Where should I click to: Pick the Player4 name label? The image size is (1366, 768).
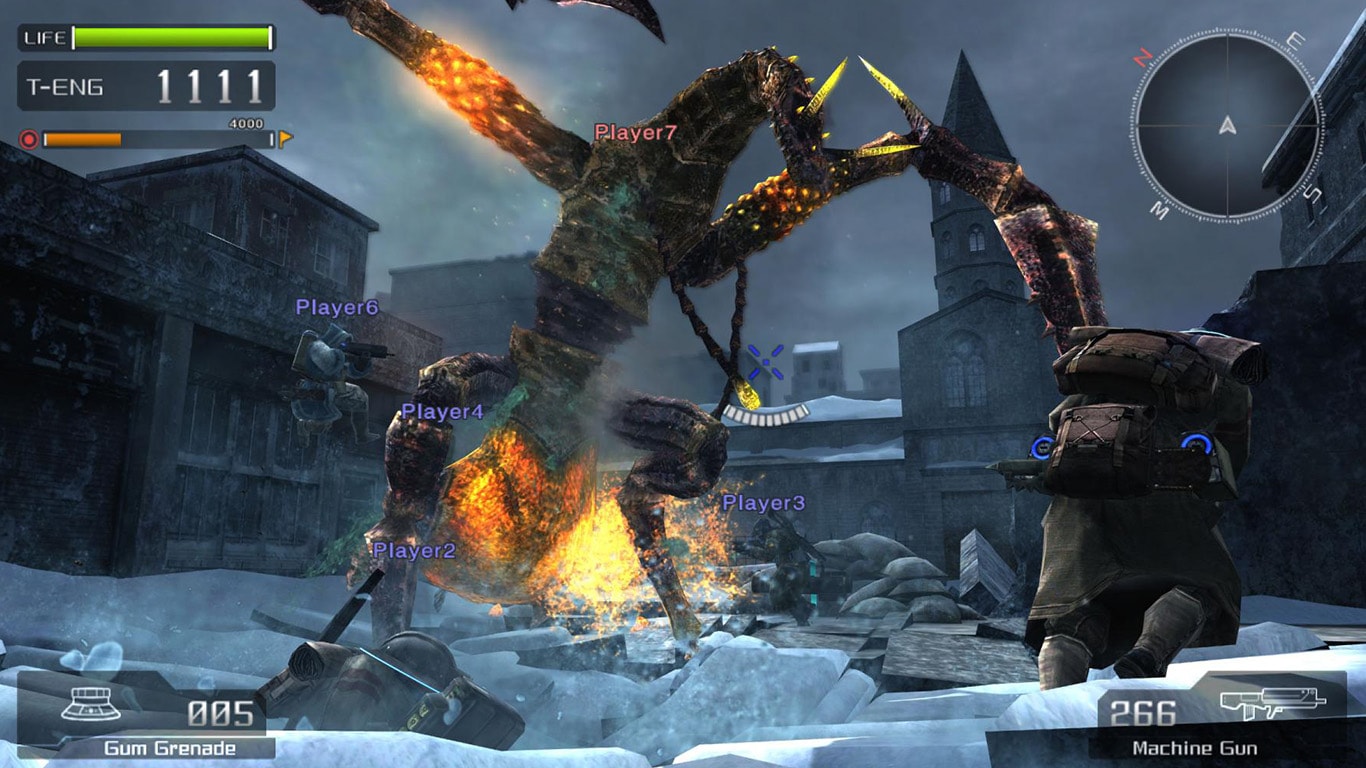tap(442, 412)
